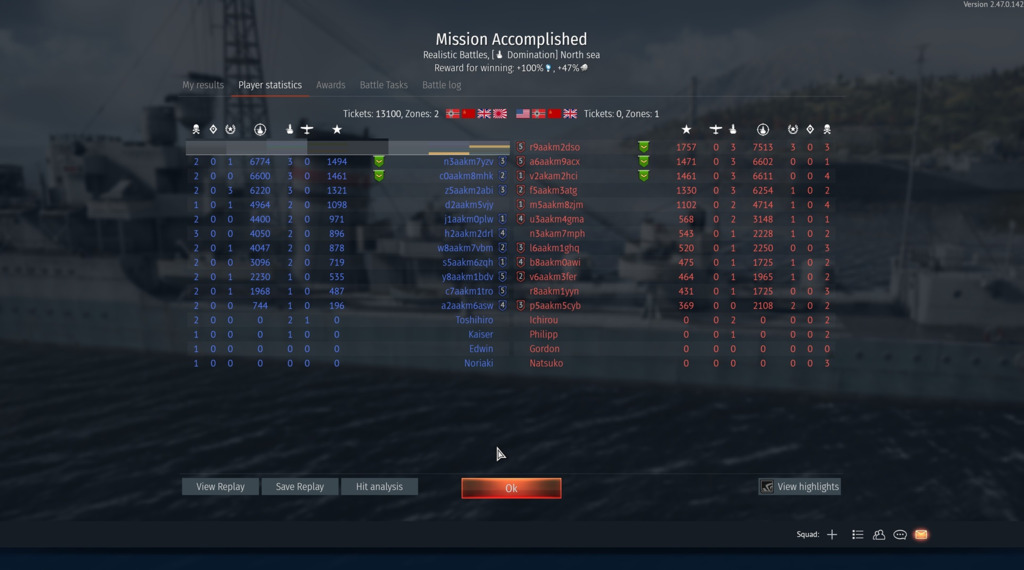Open the mail envelope icon
Image resolution: width=1024 pixels, height=570 pixels.
921,535
